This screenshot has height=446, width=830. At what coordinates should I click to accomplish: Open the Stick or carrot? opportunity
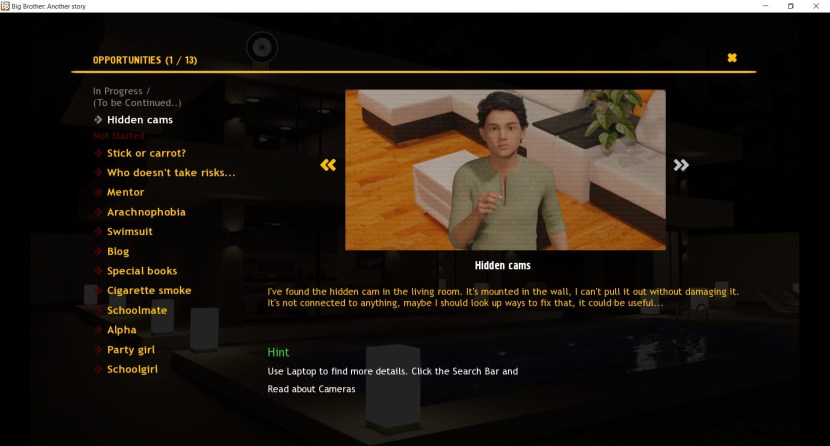pyautogui.click(x=146, y=153)
